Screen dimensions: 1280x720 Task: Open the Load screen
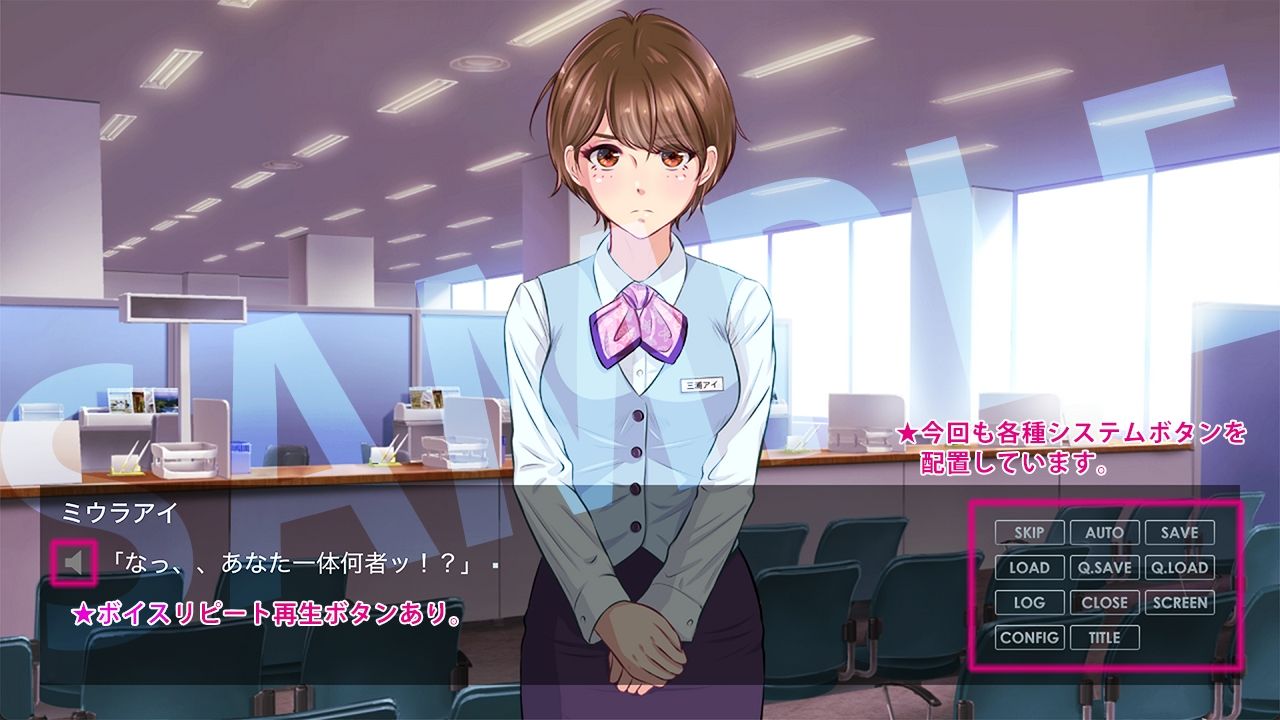point(1028,568)
